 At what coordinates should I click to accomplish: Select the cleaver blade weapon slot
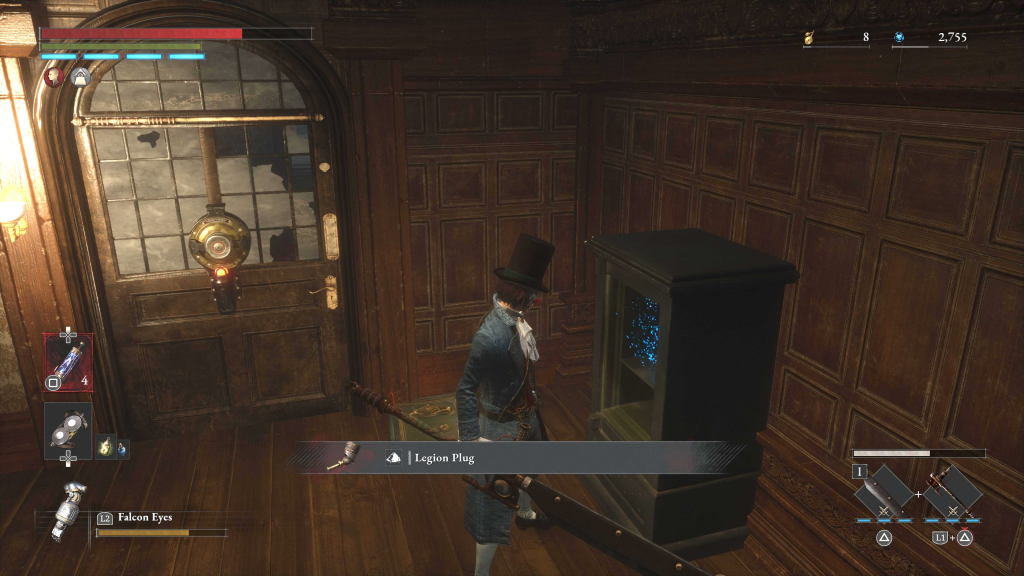click(884, 492)
